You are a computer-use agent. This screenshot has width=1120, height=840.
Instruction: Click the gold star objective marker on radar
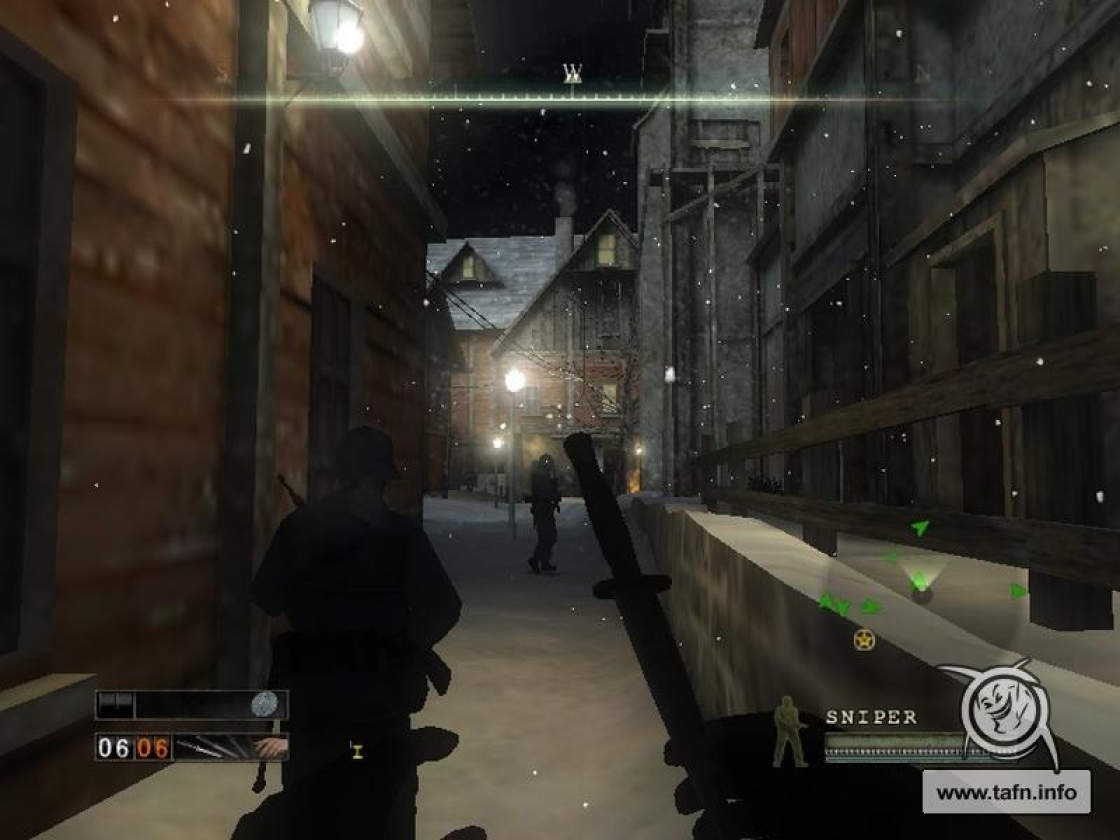pos(864,639)
